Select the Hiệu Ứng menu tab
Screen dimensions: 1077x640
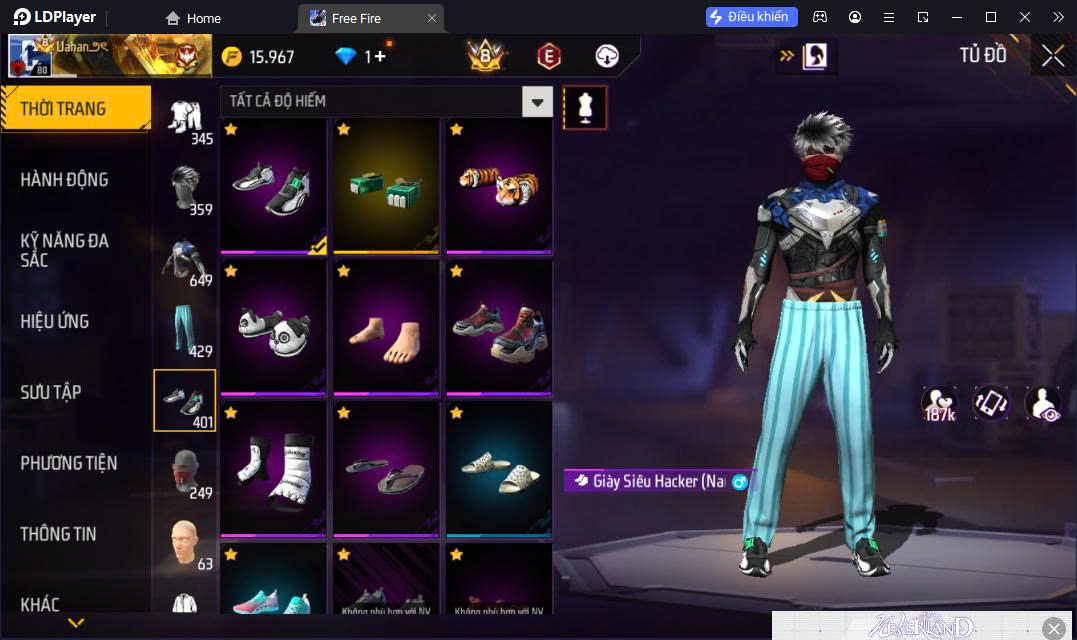point(55,321)
